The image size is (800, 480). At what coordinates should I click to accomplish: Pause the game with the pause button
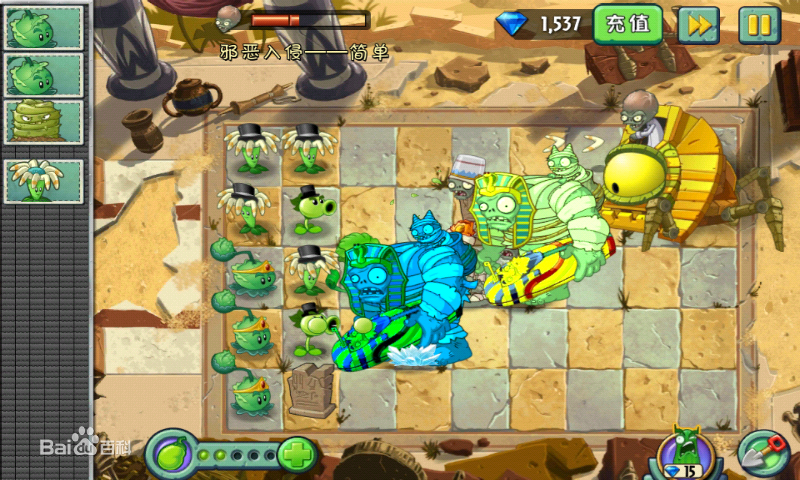[759, 24]
